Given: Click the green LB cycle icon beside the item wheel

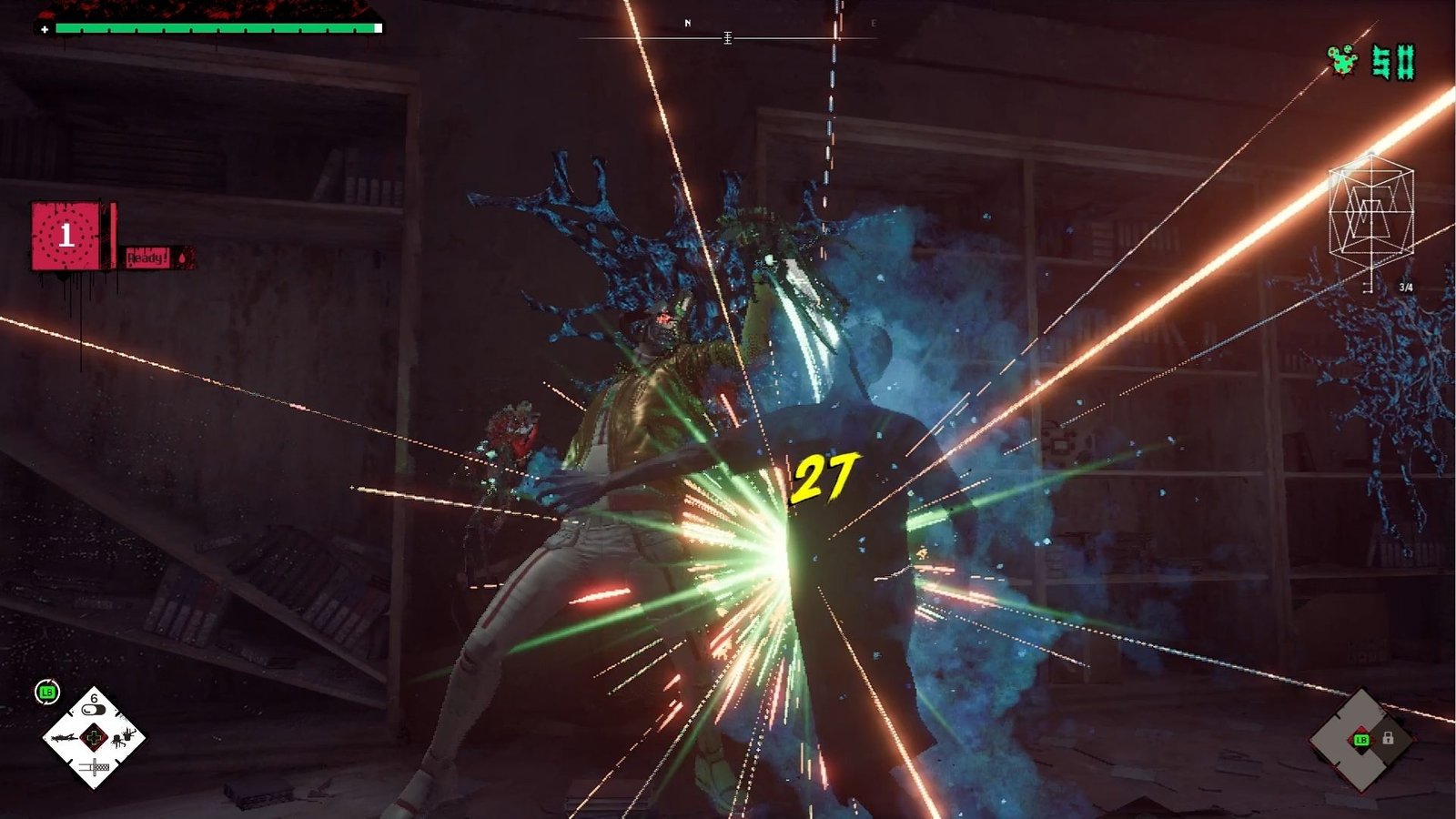Looking at the screenshot, I should click(47, 691).
